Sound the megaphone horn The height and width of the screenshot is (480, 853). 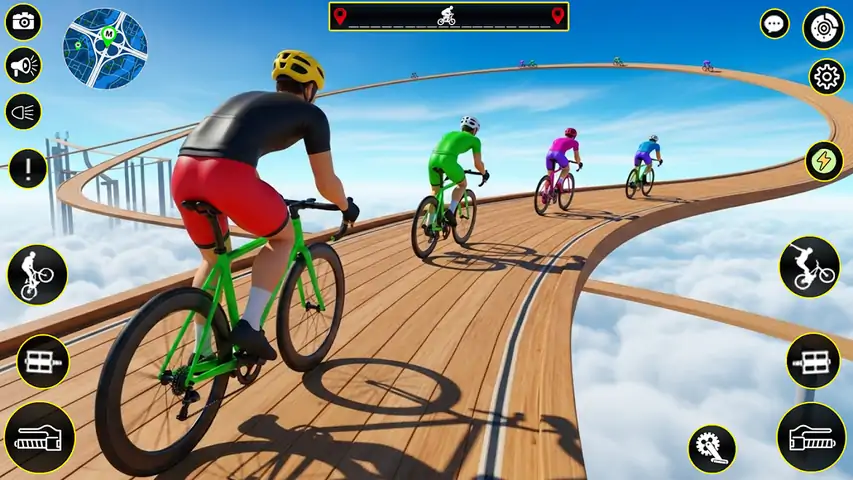coord(23,66)
